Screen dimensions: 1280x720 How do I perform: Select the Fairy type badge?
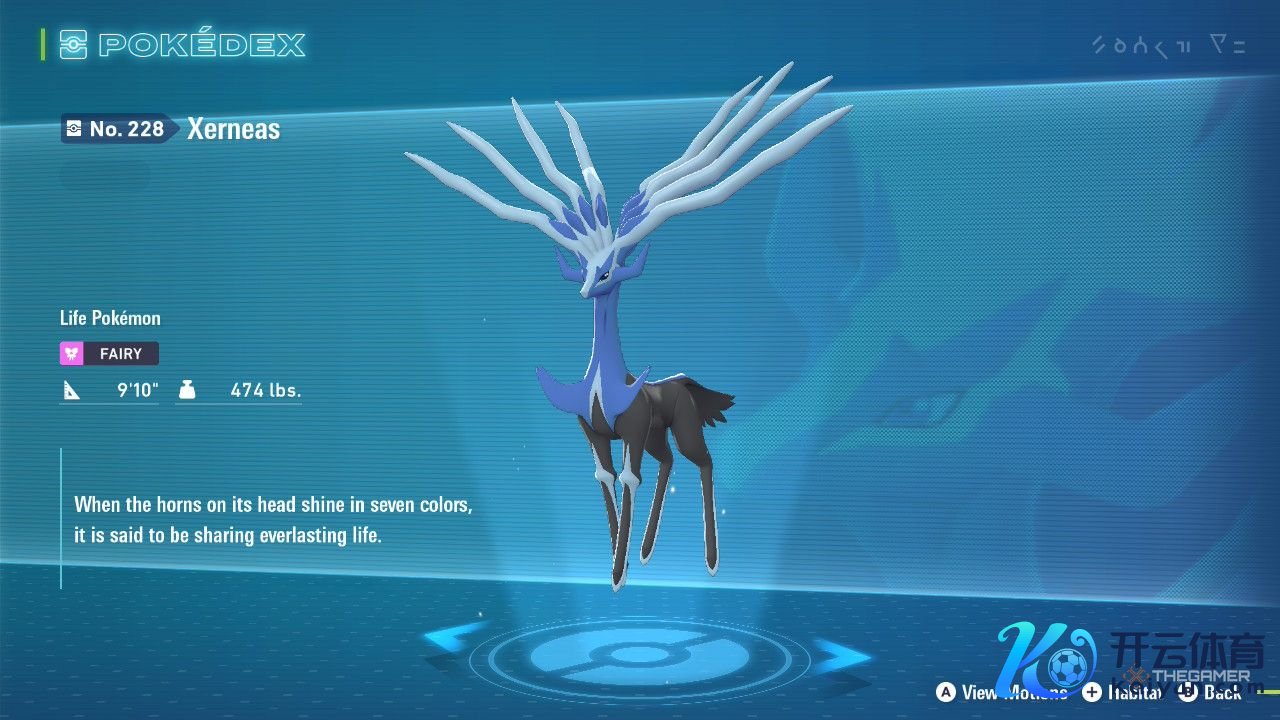(x=109, y=353)
